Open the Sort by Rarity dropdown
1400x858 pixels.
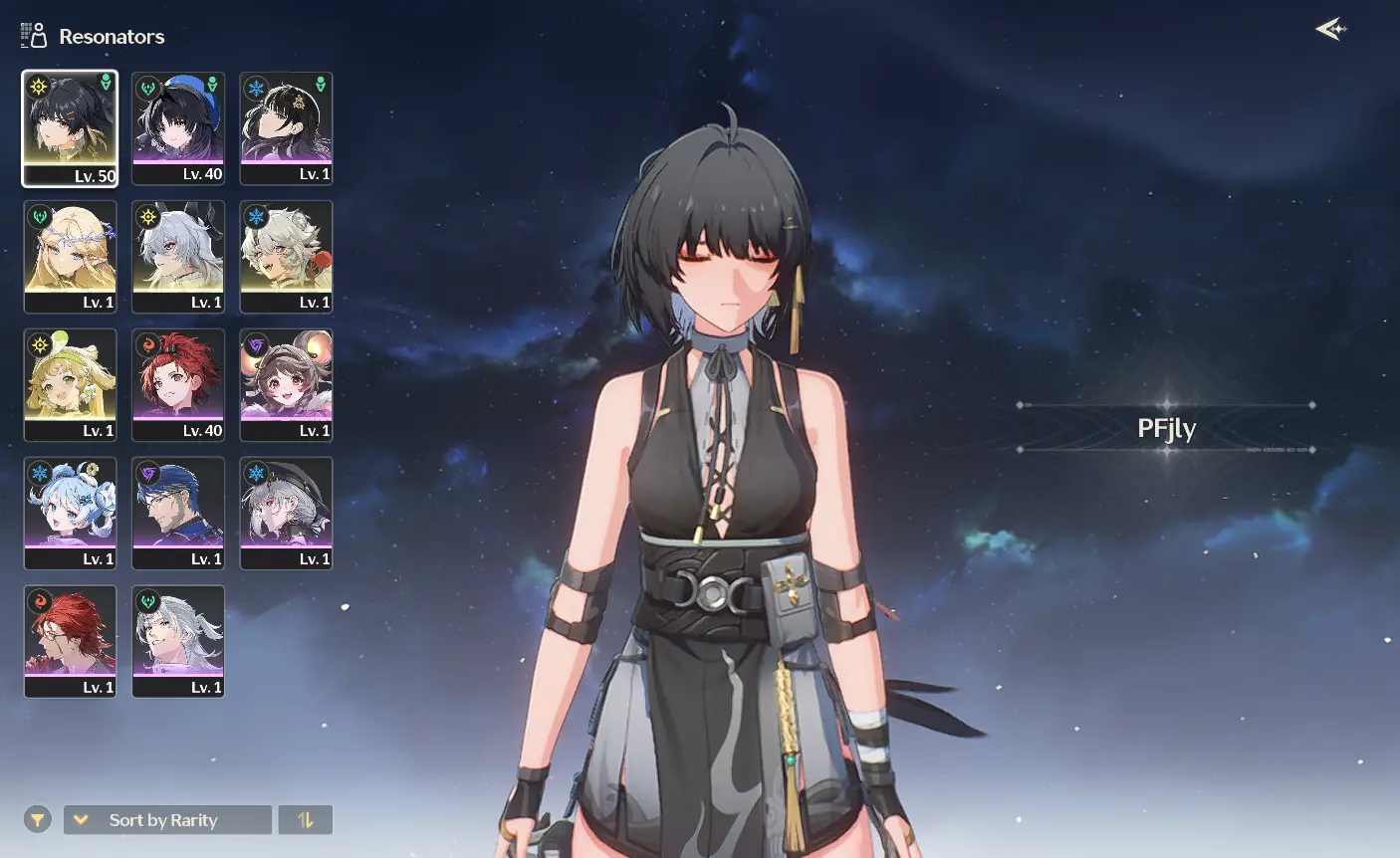coord(167,820)
